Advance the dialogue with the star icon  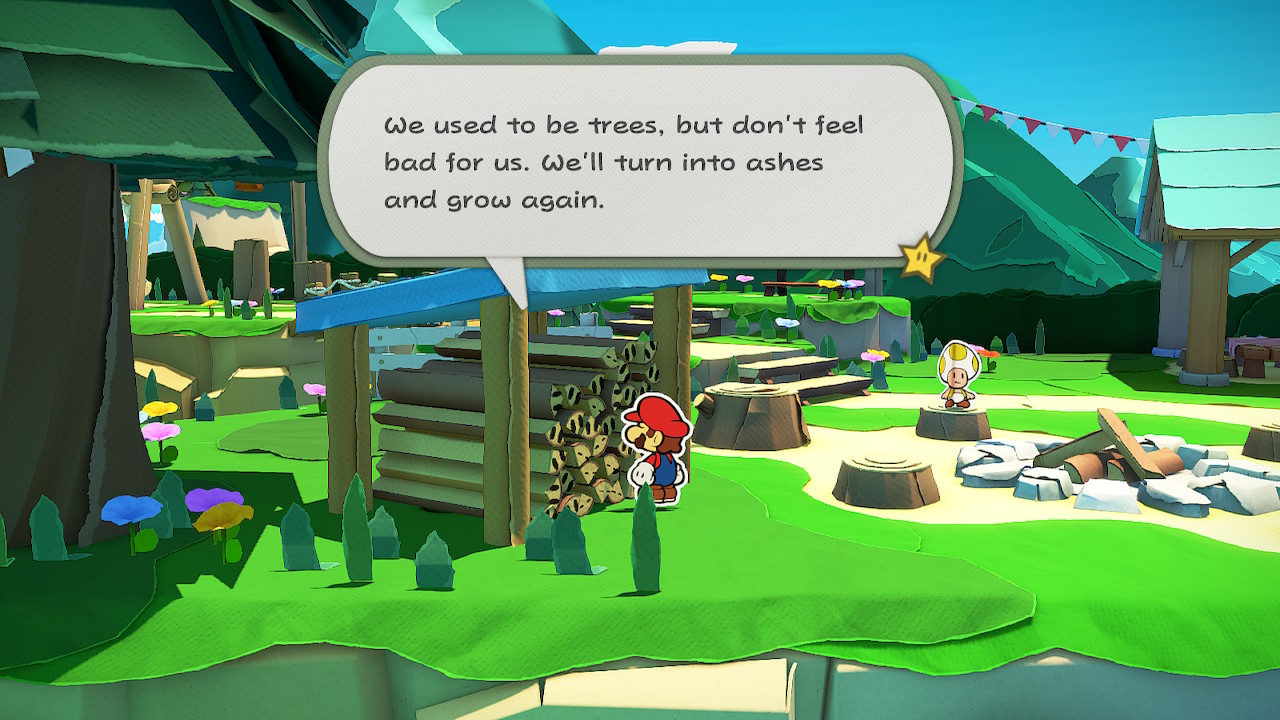coord(921,260)
